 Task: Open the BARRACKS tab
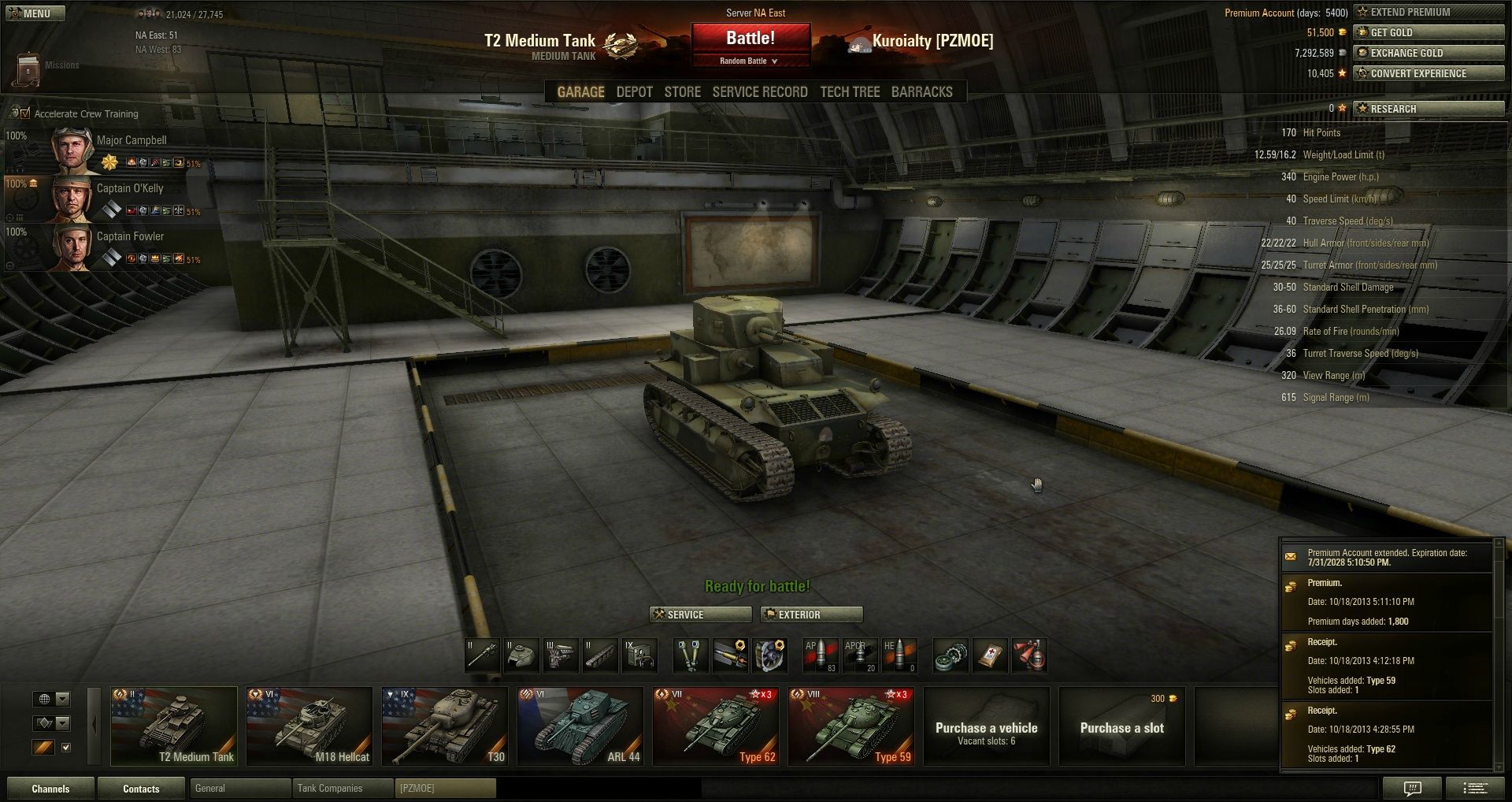[921, 92]
